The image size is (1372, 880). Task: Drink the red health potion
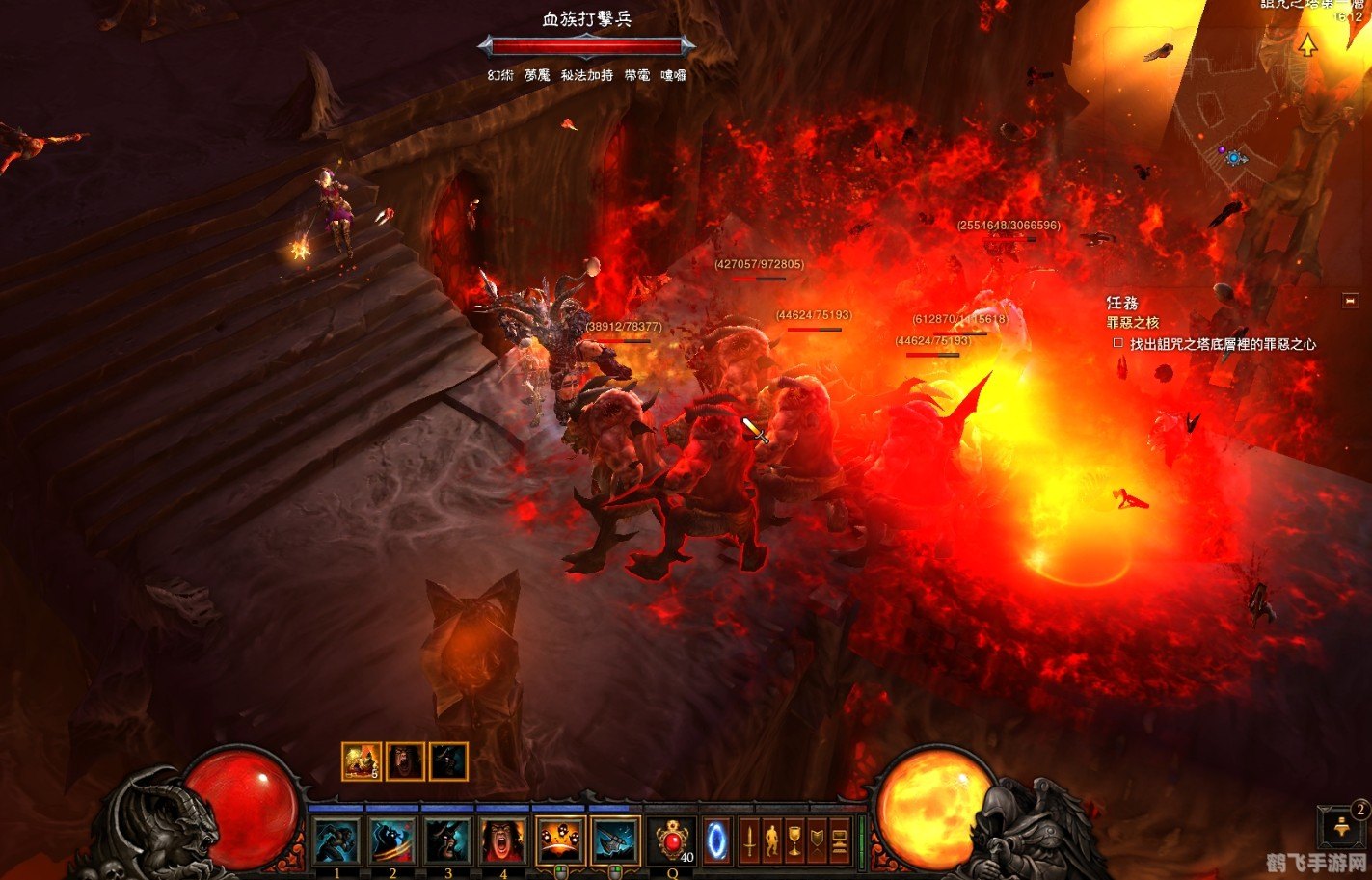tap(672, 840)
